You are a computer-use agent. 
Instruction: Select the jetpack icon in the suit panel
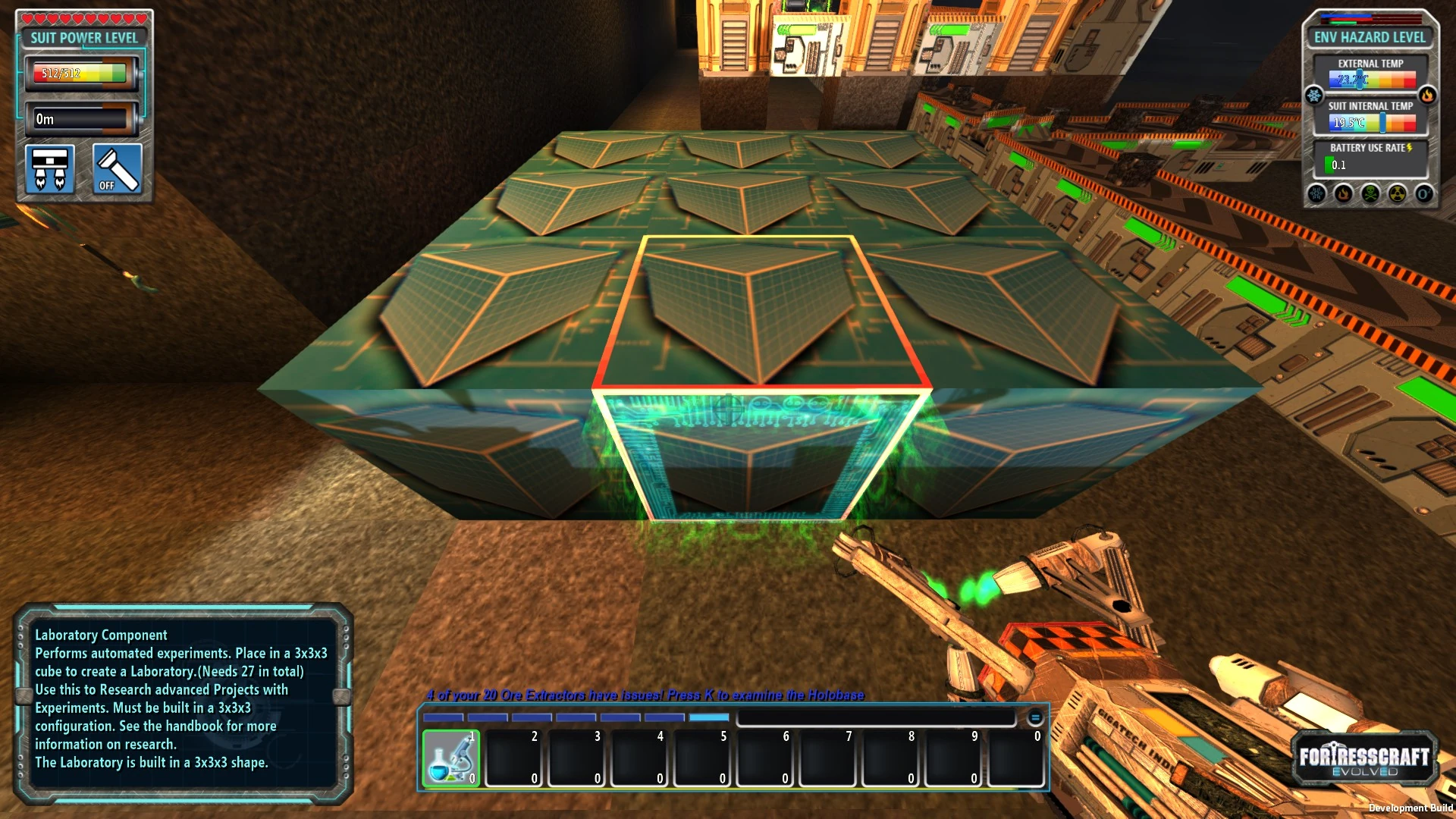coord(50,171)
